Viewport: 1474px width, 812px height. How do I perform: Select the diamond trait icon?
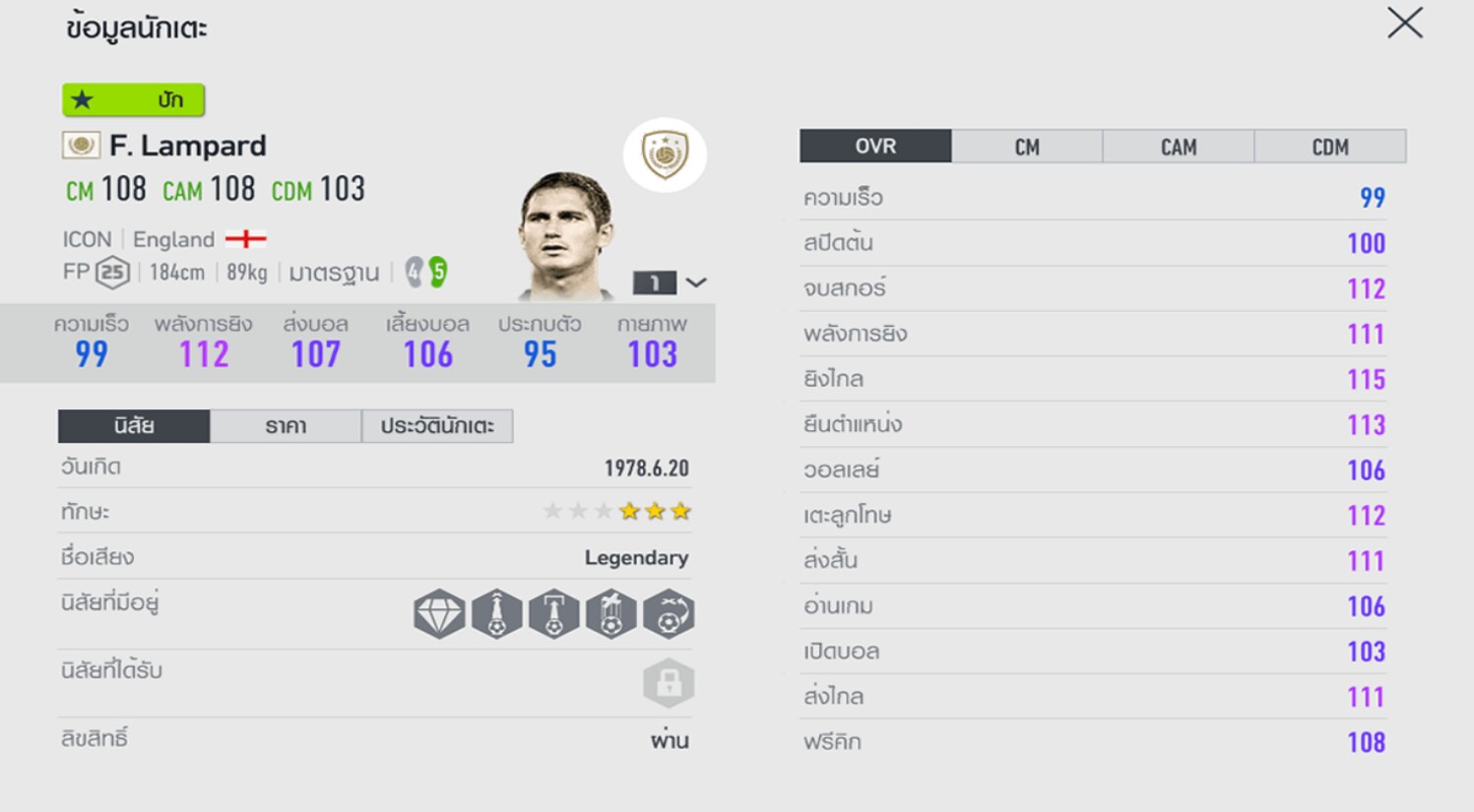pos(439,614)
